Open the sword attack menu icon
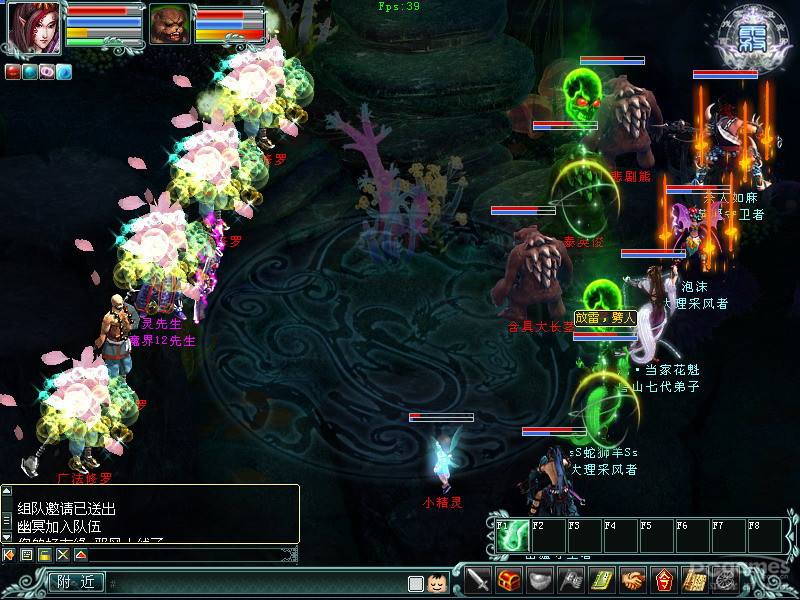The width and height of the screenshot is (800, 600). pyautogui.click(x=480, y=580)
